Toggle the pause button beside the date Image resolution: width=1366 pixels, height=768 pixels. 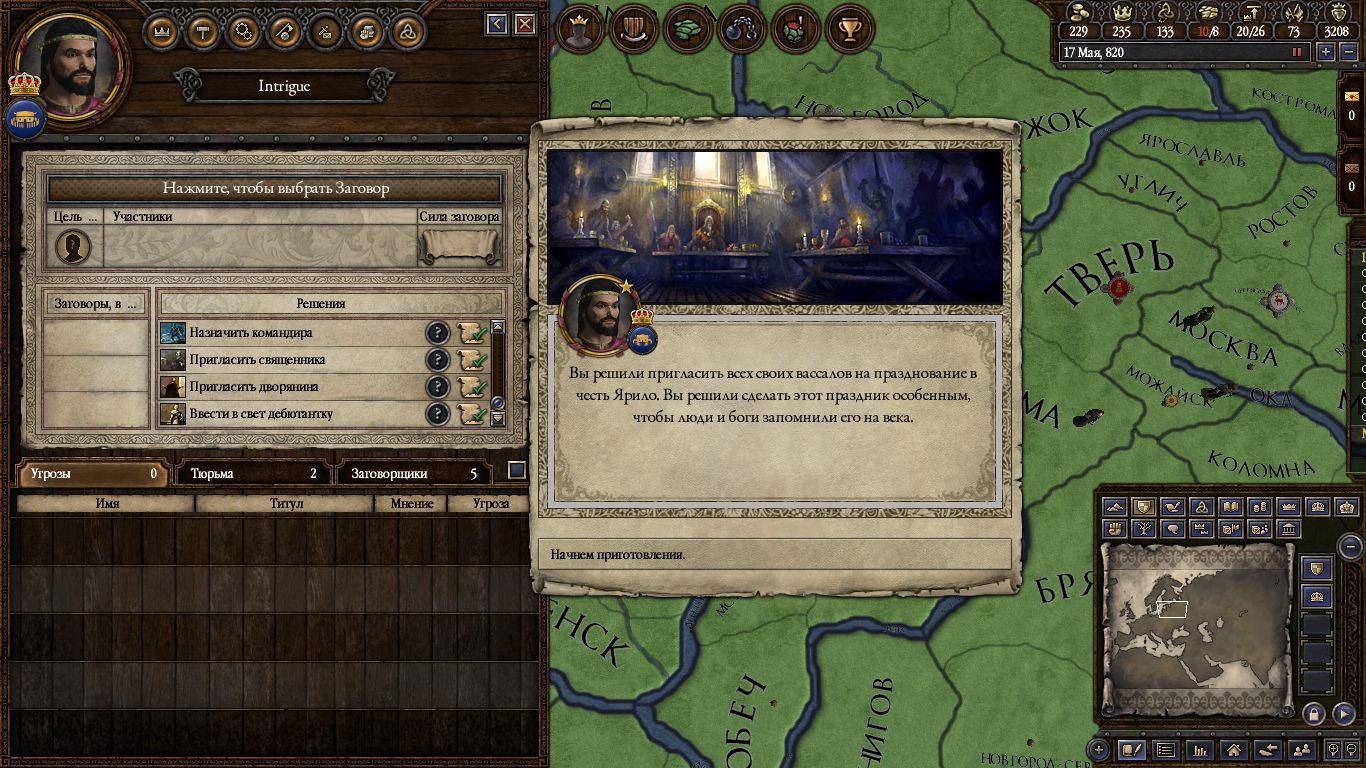[1298, 52]
